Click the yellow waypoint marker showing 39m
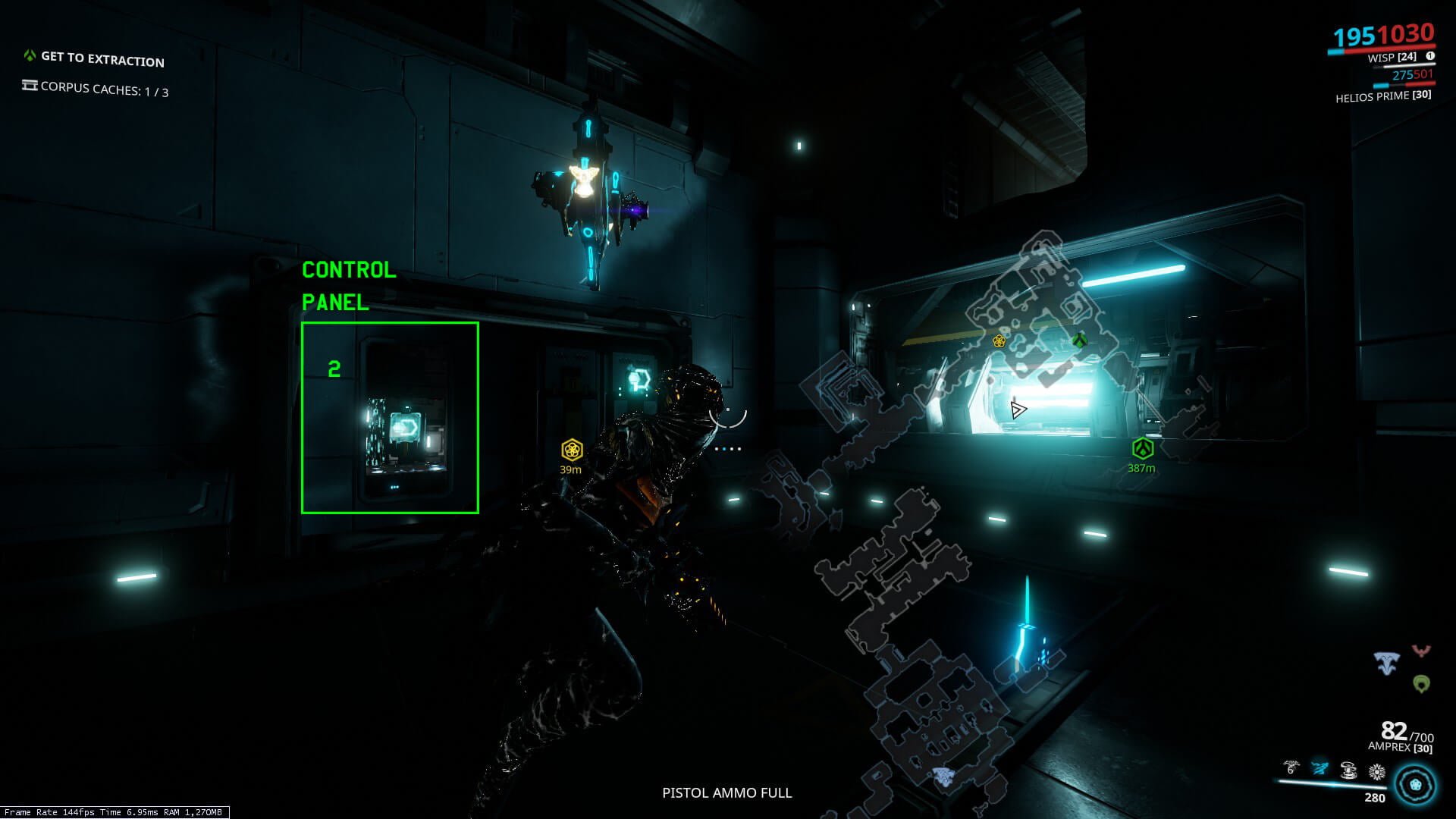This screenshot has width=1456, height=819. point(571,450)
